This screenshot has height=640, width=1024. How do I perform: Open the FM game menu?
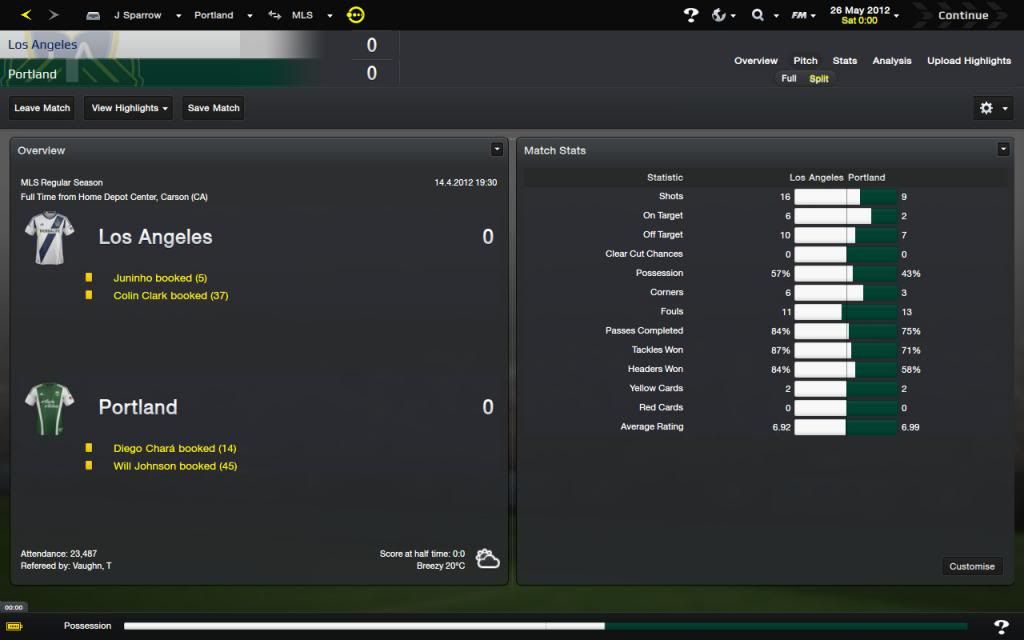coord(801,15)
